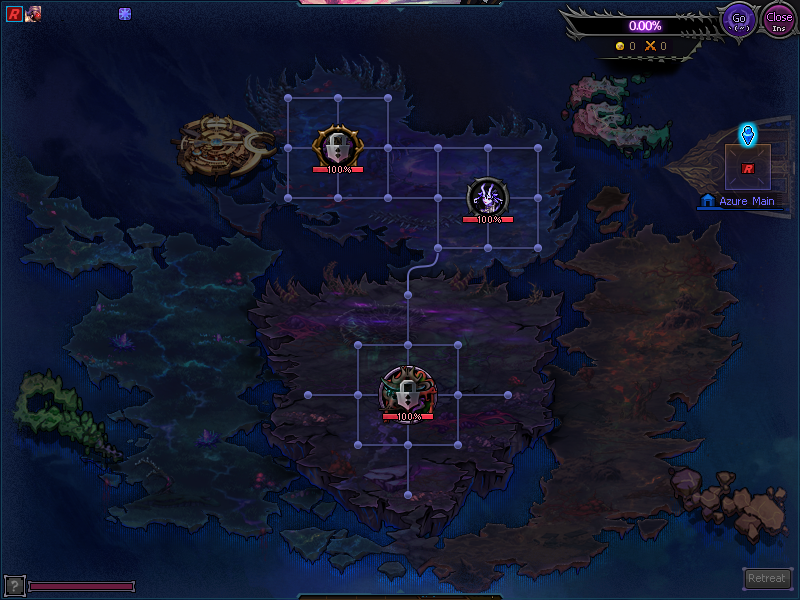This screenshot has height=600, width=800.
Task: Open the question mark help button
Action: coord(14,585)
